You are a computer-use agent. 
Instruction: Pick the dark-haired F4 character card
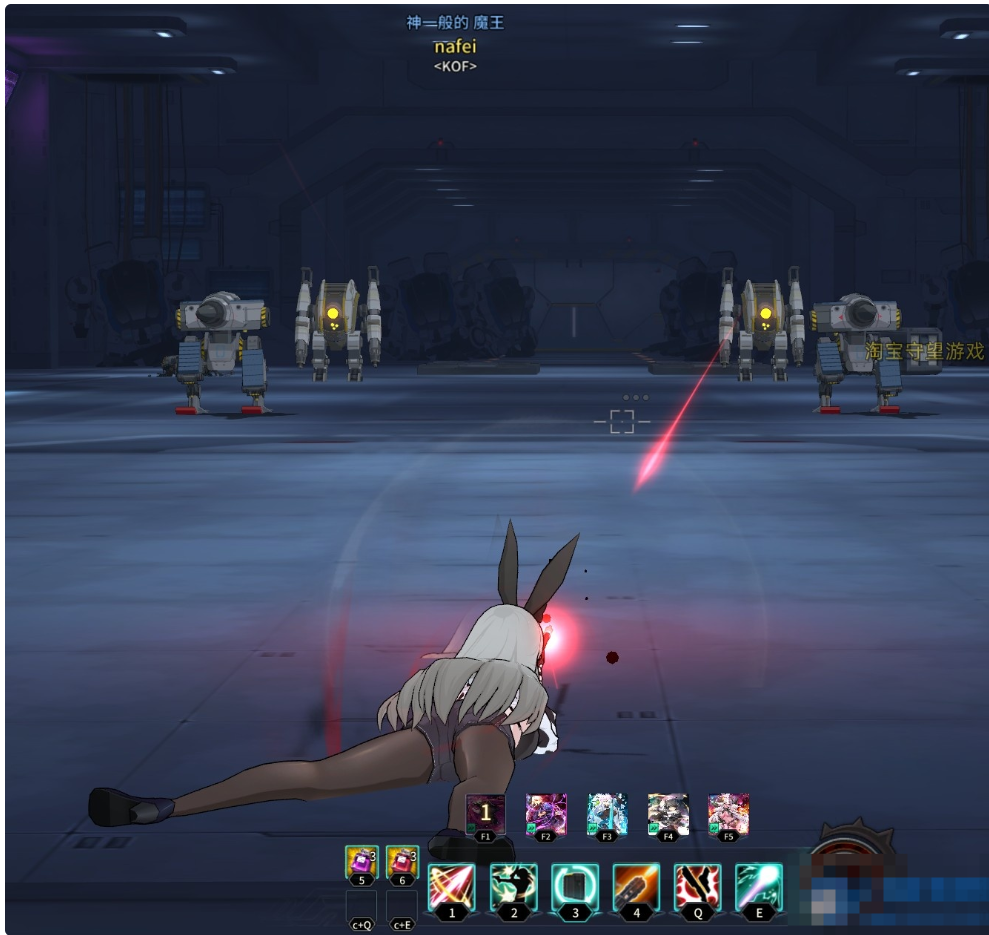coord(668,813)
